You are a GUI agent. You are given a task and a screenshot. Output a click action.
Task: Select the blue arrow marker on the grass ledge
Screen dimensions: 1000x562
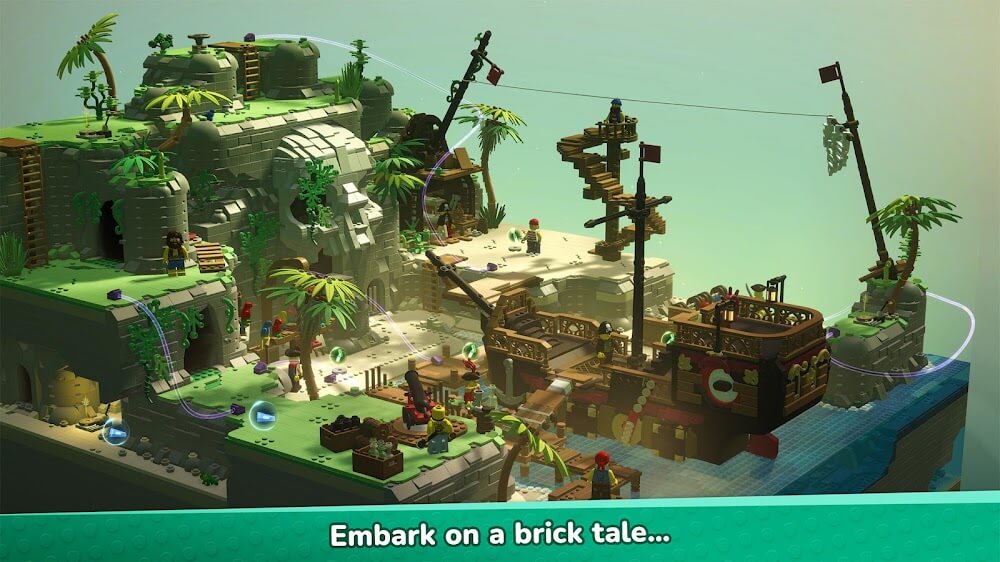pos(263,413)
